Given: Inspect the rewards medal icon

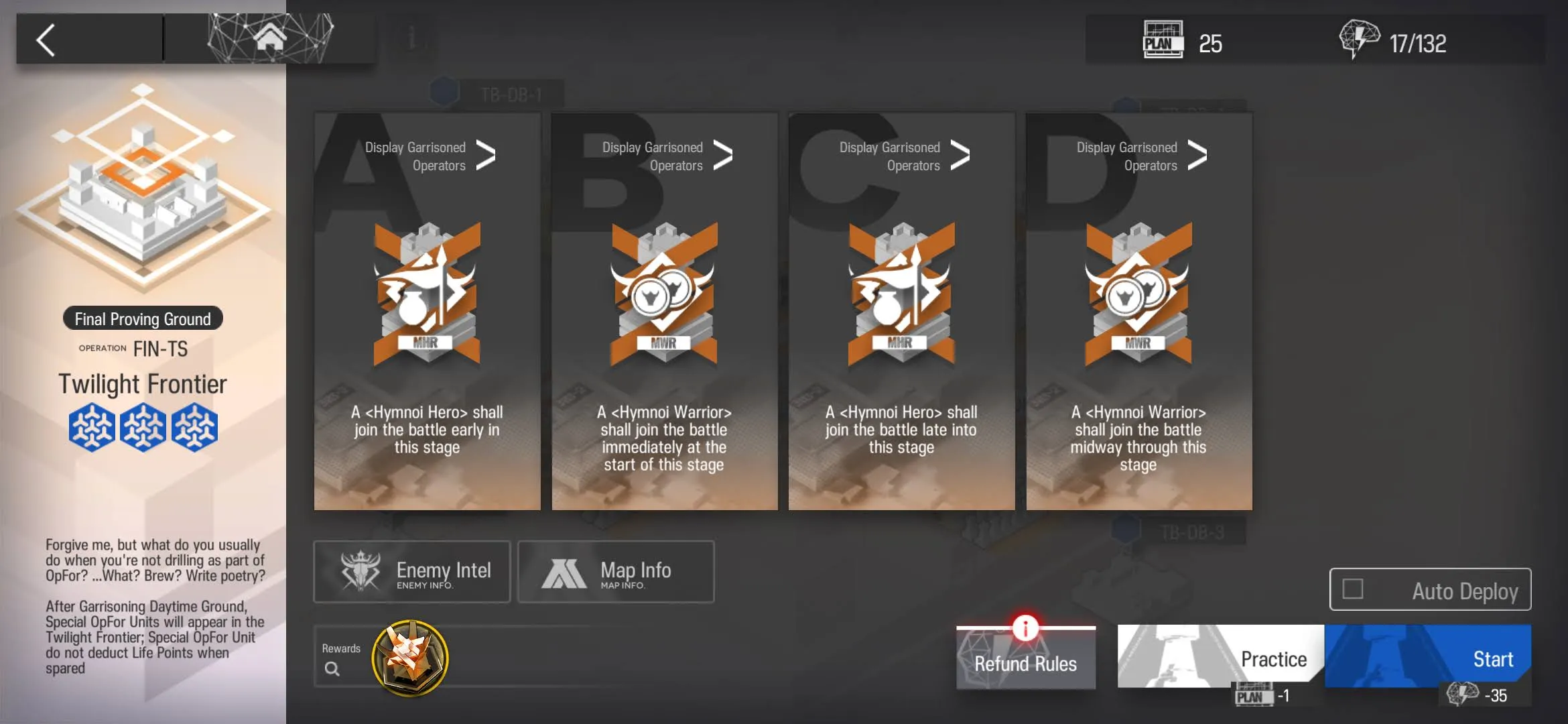Looking at the screenshot, I should 410,658.
